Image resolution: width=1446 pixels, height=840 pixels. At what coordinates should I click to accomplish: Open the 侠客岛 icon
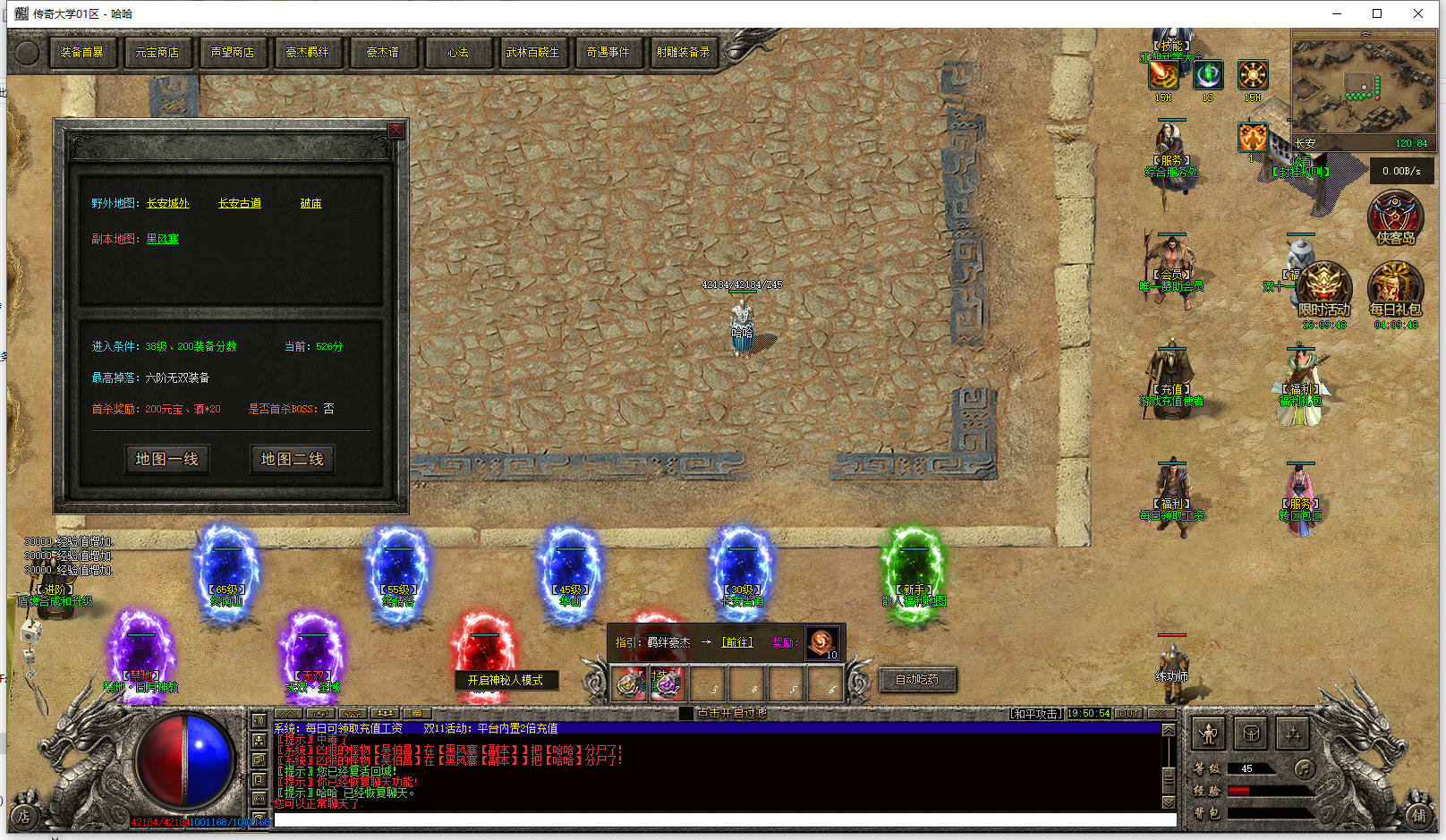1395,216
